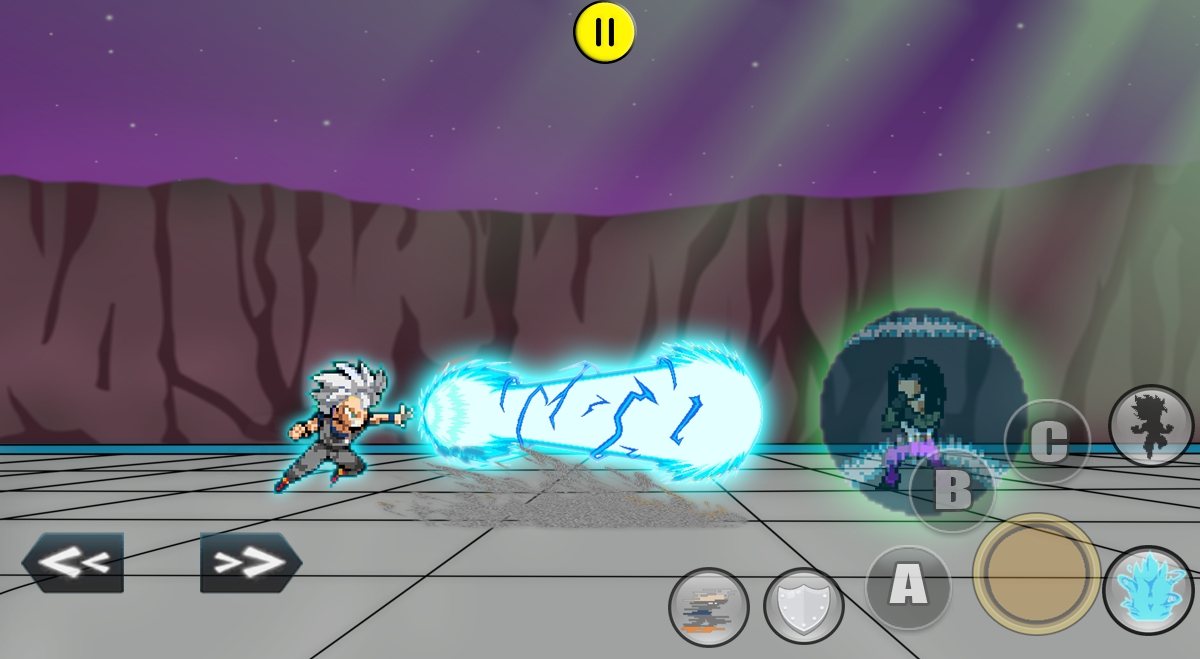Pause the game with the yellow button
The height and width of the screenshot is (659, 1200).
pos(604,33)
